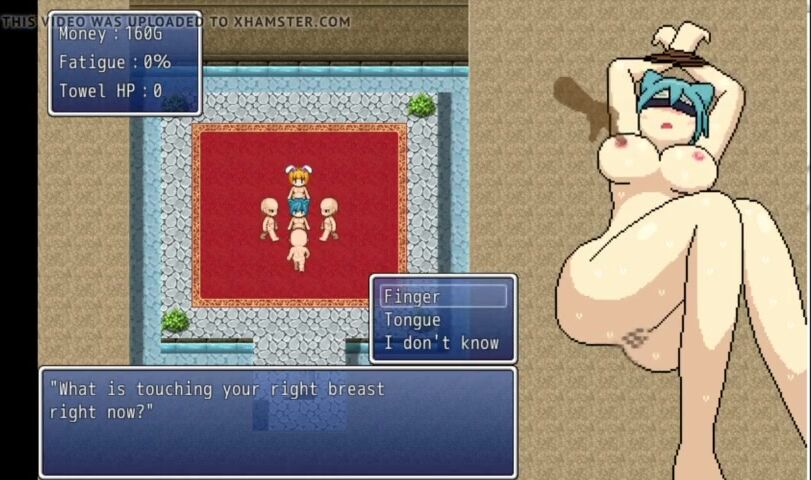Choose the Finger answer

(442, 297)
